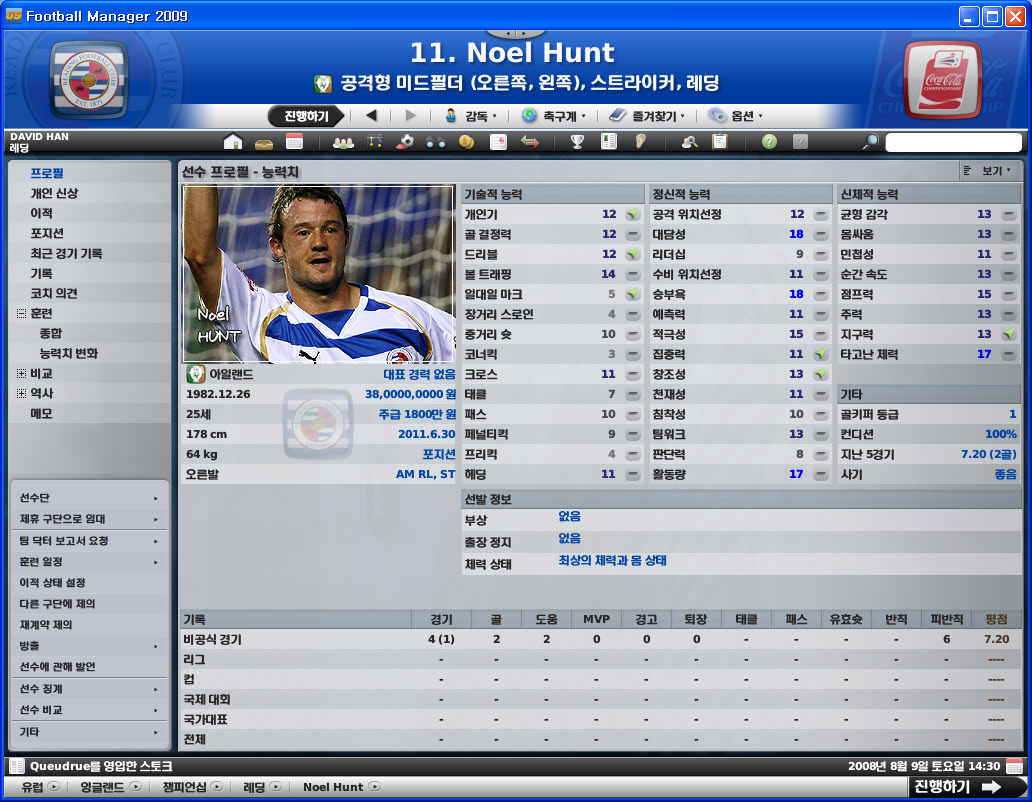This screenshot has width=1032, height=802.
Task: Go back with the left arrow button
Action: pos(371,116)
